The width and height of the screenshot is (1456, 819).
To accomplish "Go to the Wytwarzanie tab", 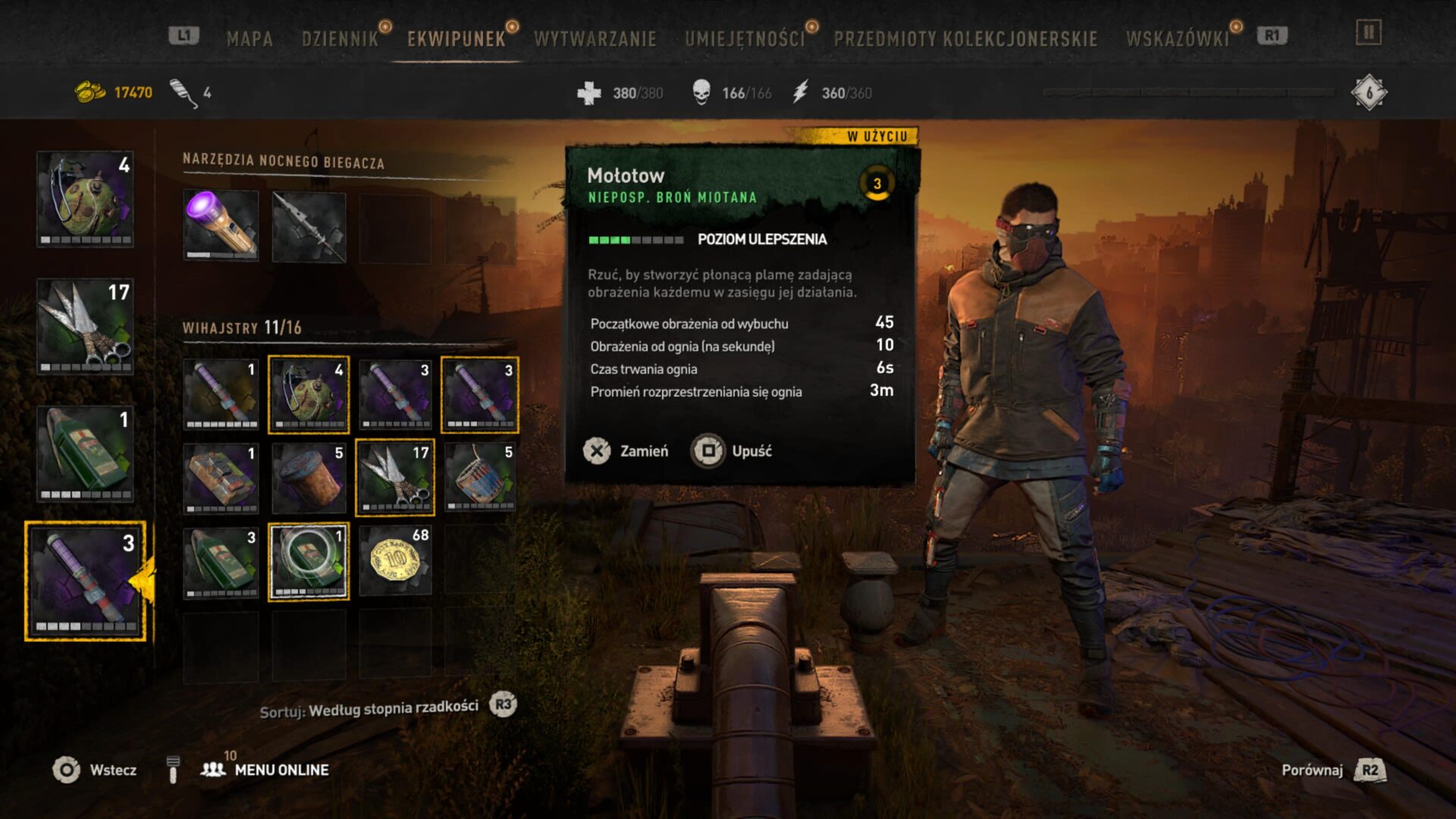I will [x=595, y=39].
